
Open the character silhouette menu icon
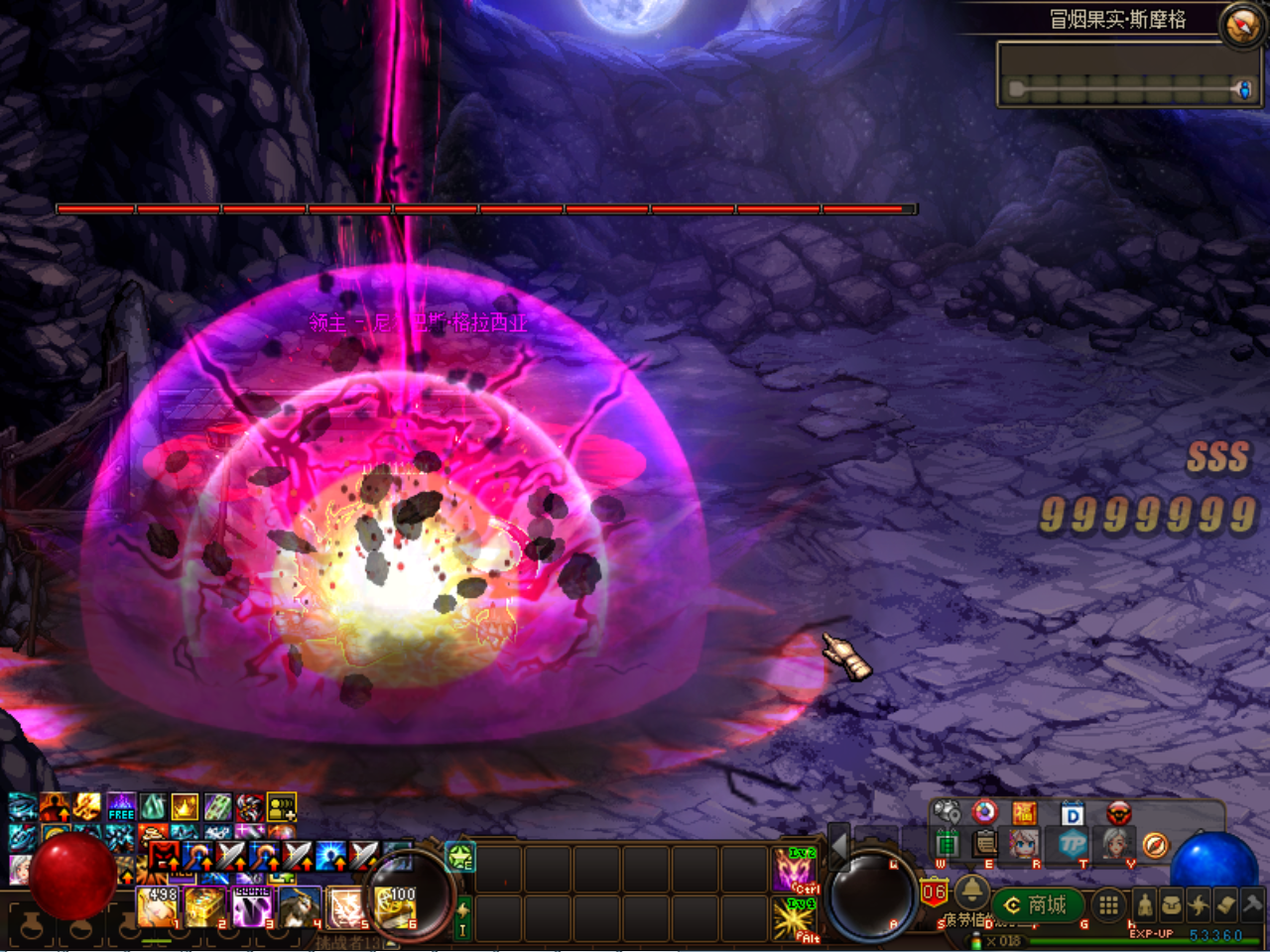pos(1145,904)
